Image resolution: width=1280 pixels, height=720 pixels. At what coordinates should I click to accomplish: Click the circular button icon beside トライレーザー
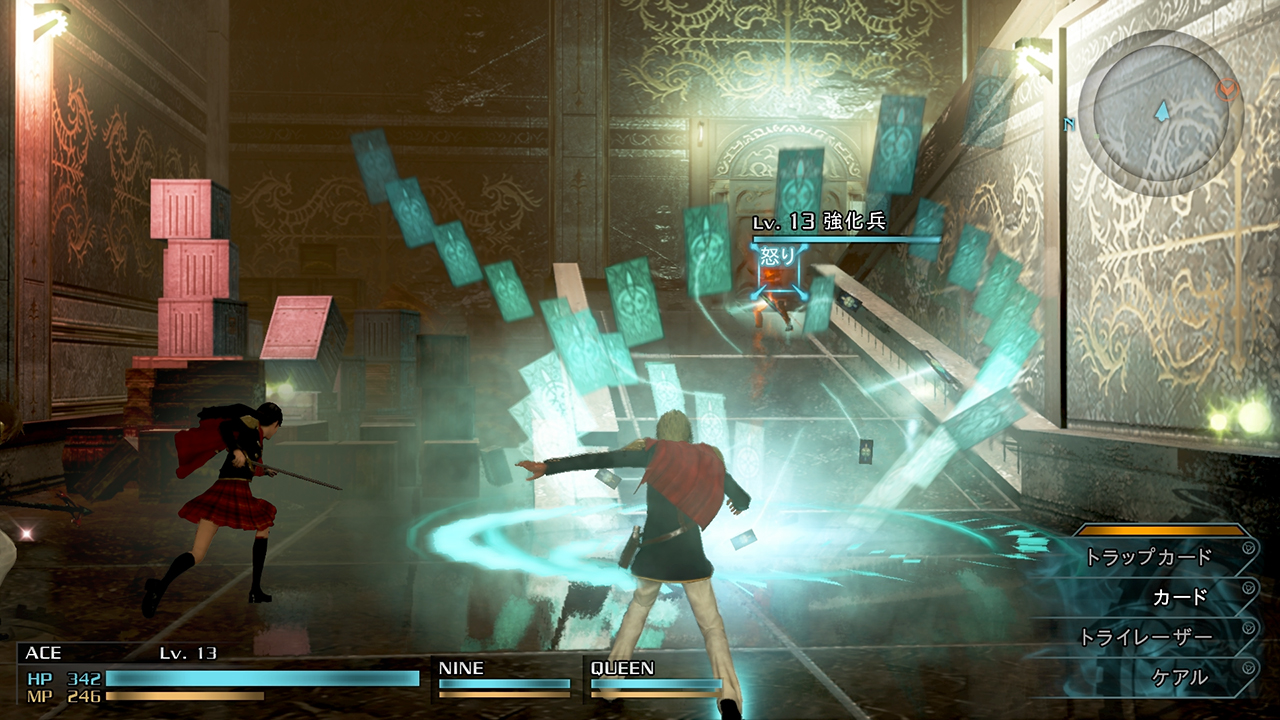point(1248,628)
